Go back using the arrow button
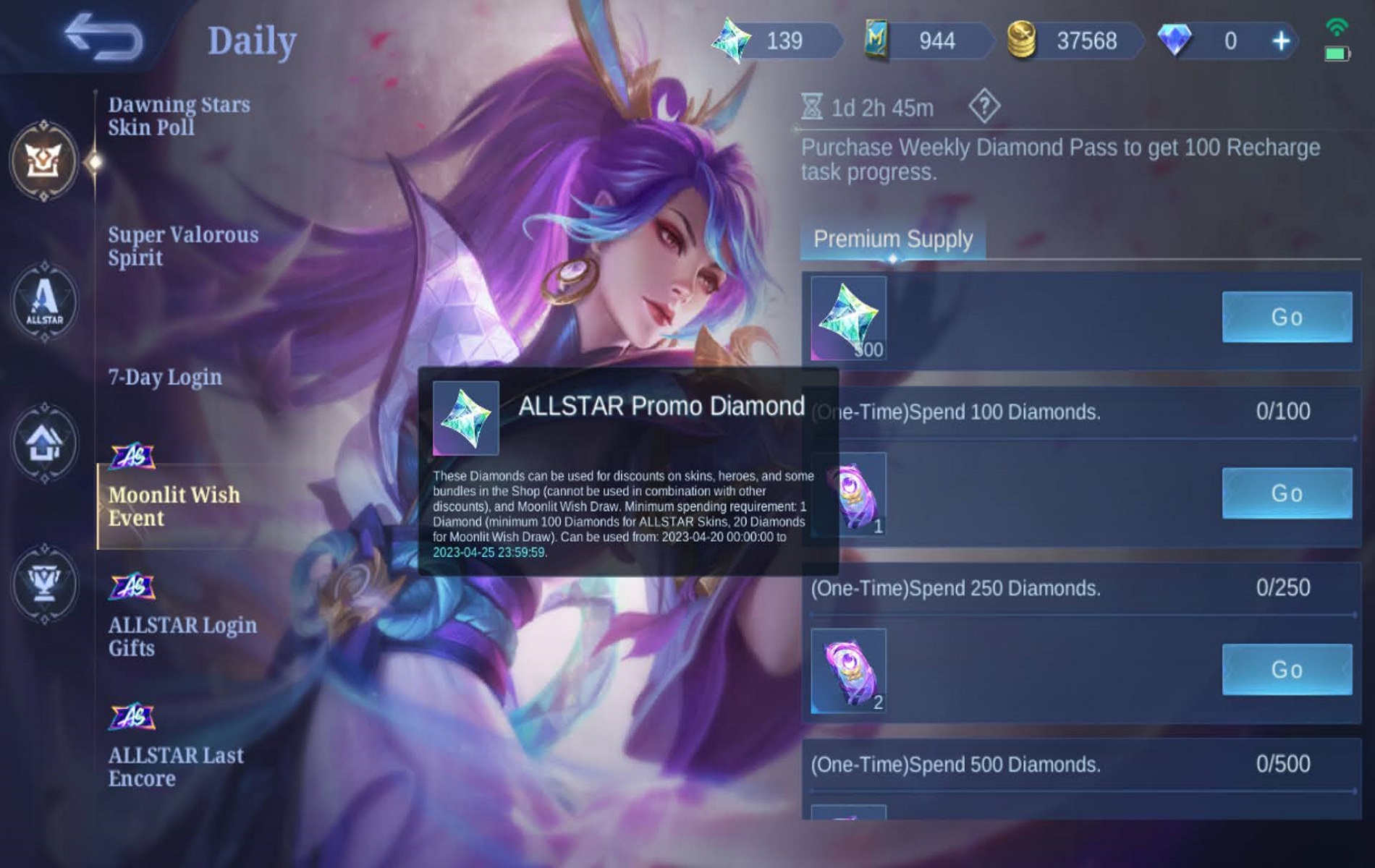 [x=103, y=36]
